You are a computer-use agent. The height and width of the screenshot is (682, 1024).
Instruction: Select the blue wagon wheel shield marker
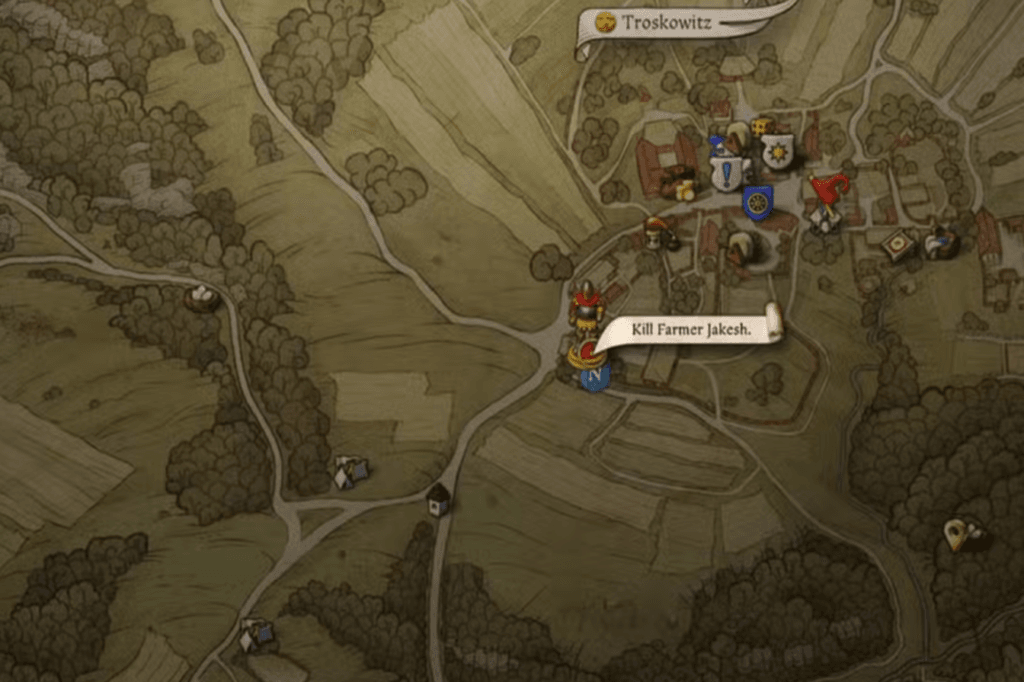758,203
